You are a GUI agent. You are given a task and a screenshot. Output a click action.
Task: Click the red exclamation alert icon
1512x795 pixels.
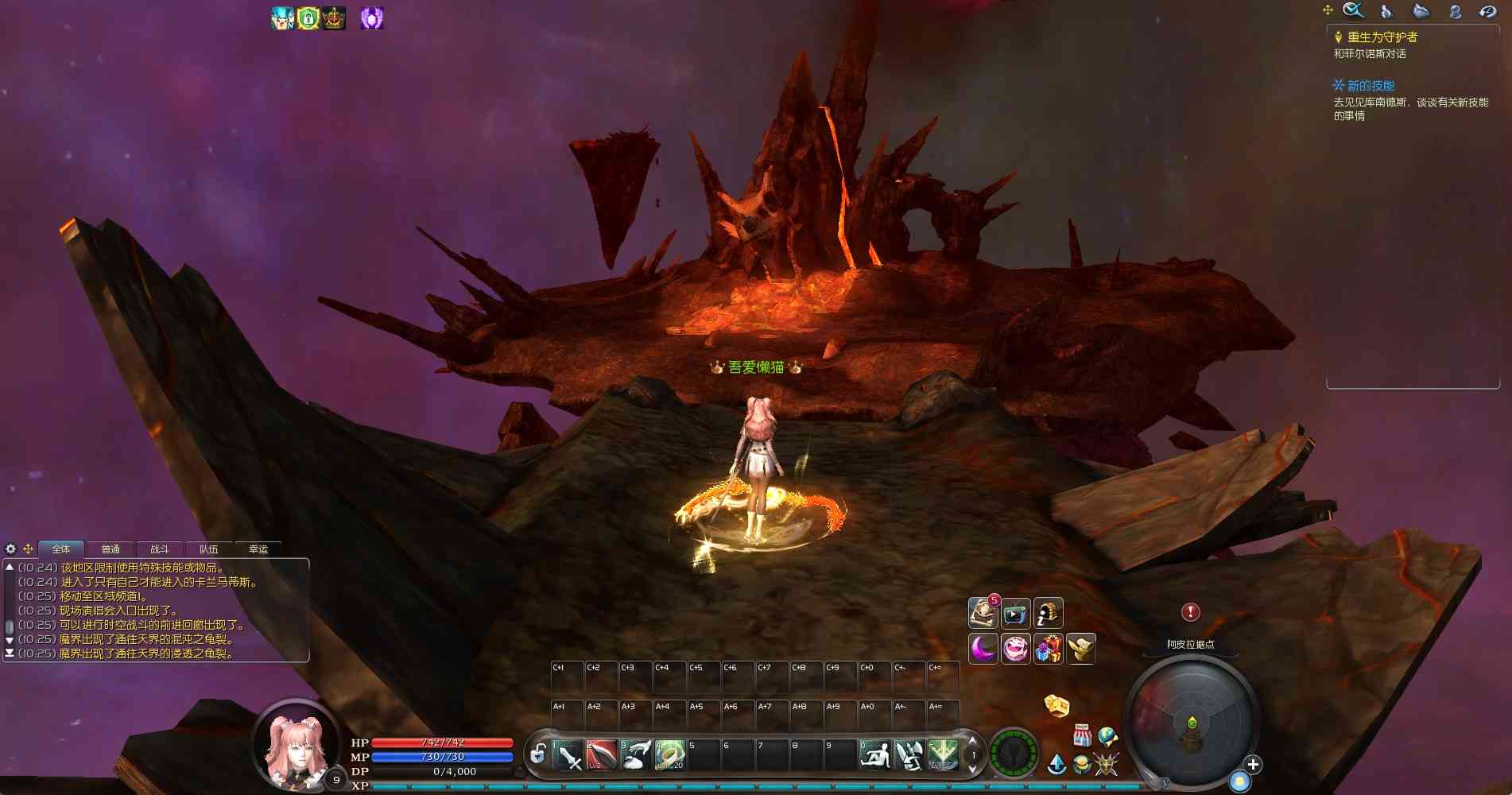(1190, 611)
